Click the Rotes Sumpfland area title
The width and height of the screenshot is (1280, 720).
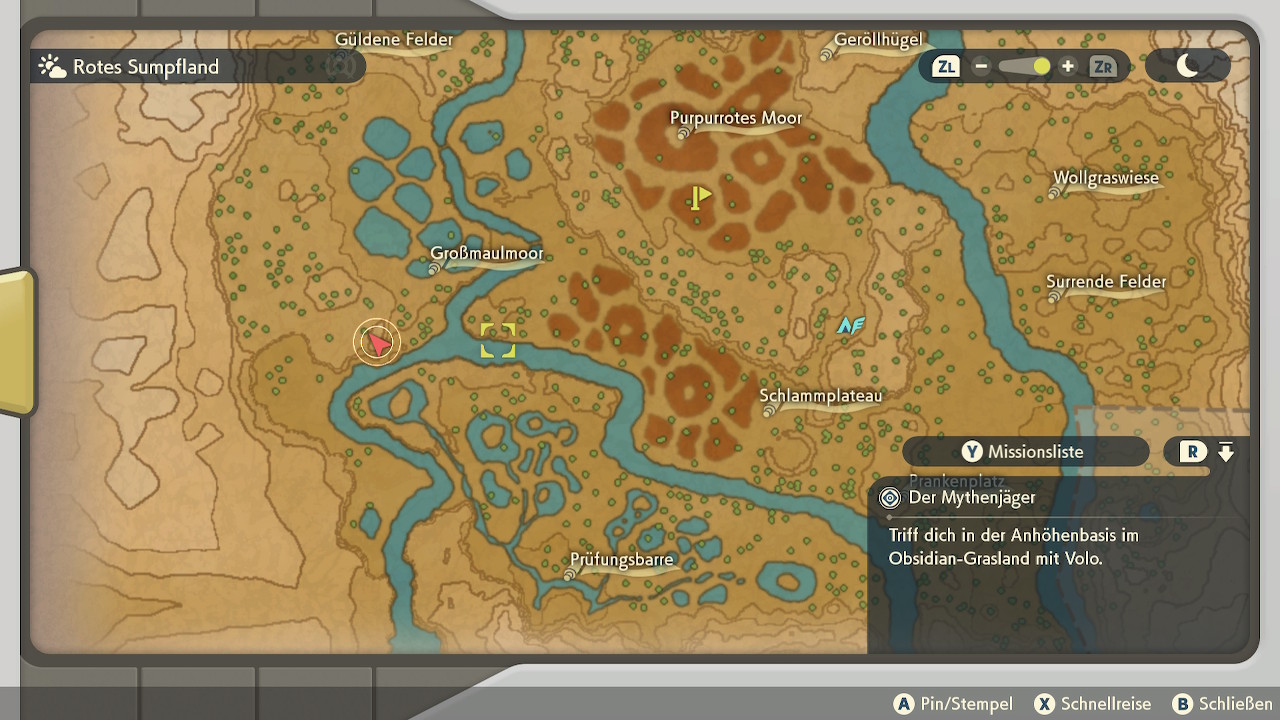(x=145, y=68)
